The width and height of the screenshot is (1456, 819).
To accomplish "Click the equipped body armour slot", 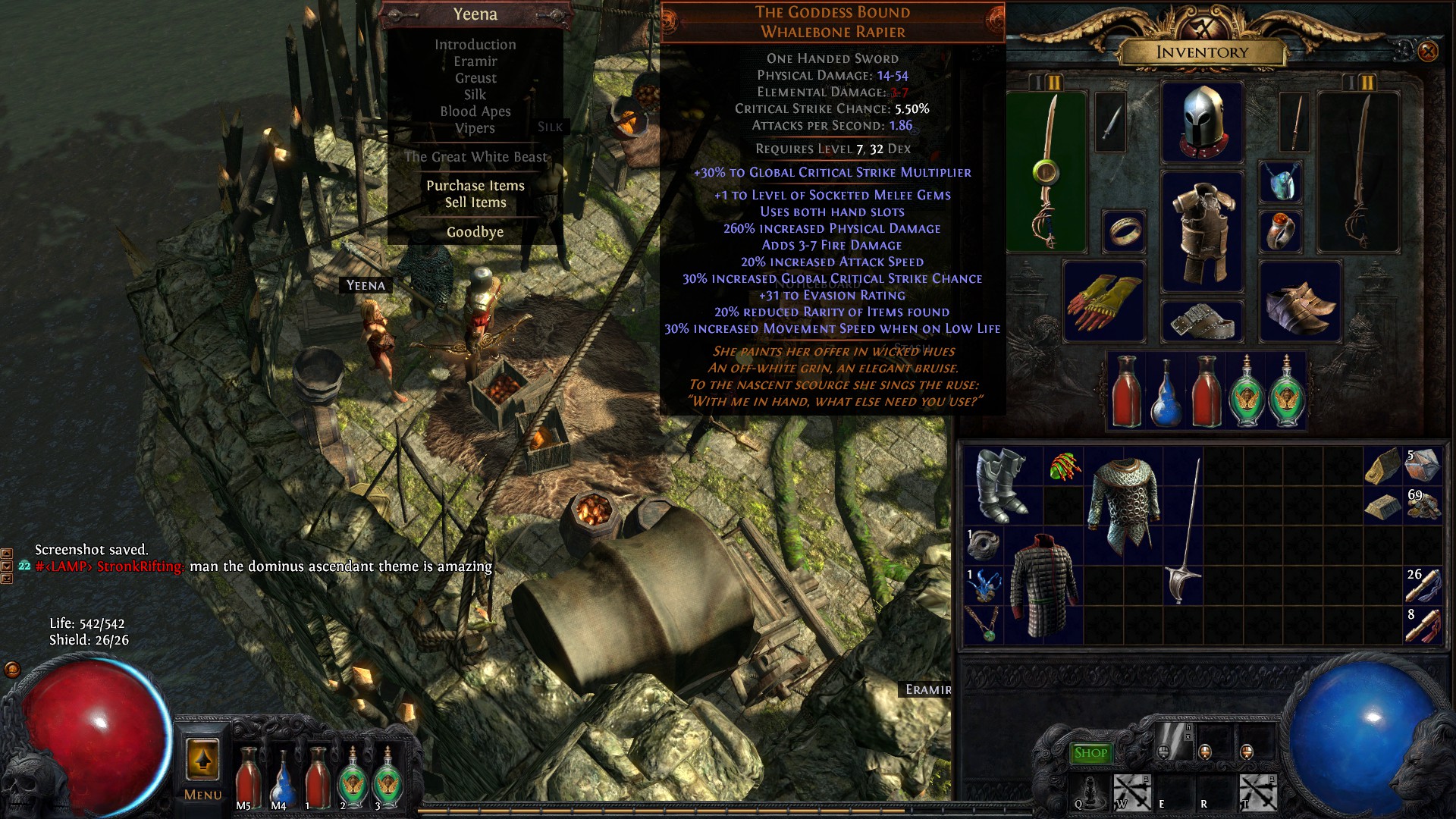I will (x=1202, y=231).
